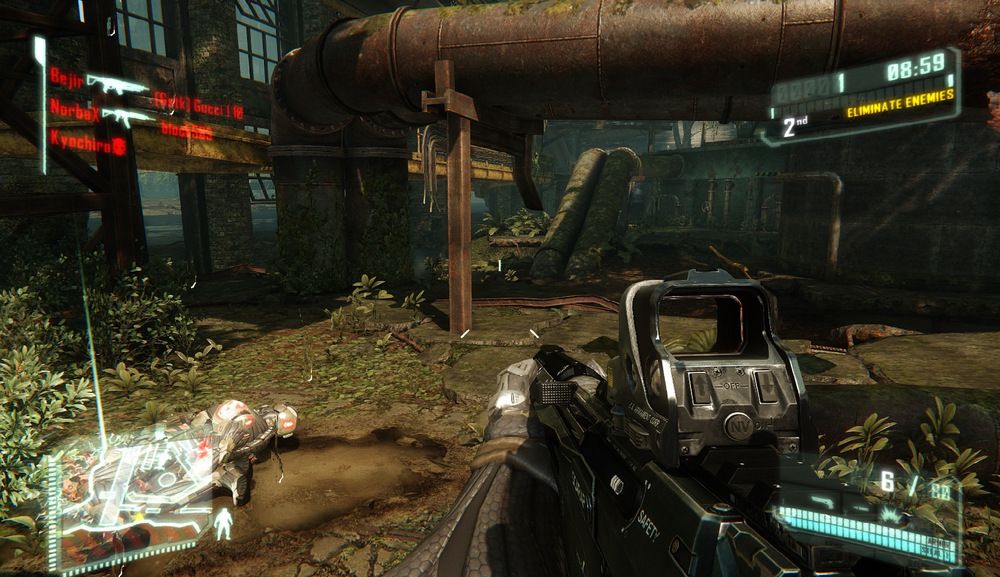The image size is (1000, 577).
Task: Click the Bejir kill feed entry
Action: tap(68, 76)
